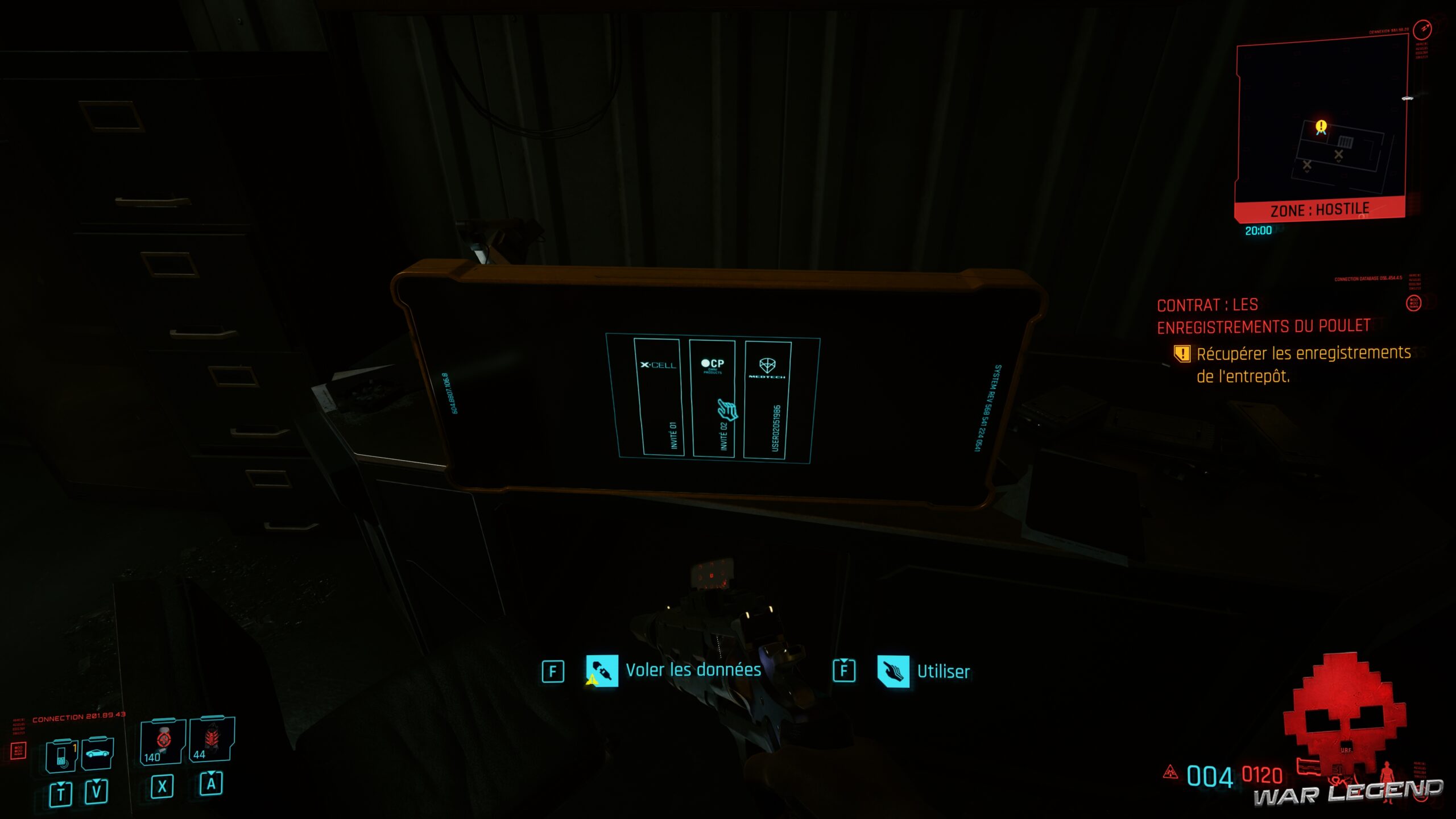
Task: Click Voler les données
Action: (693, 669)
